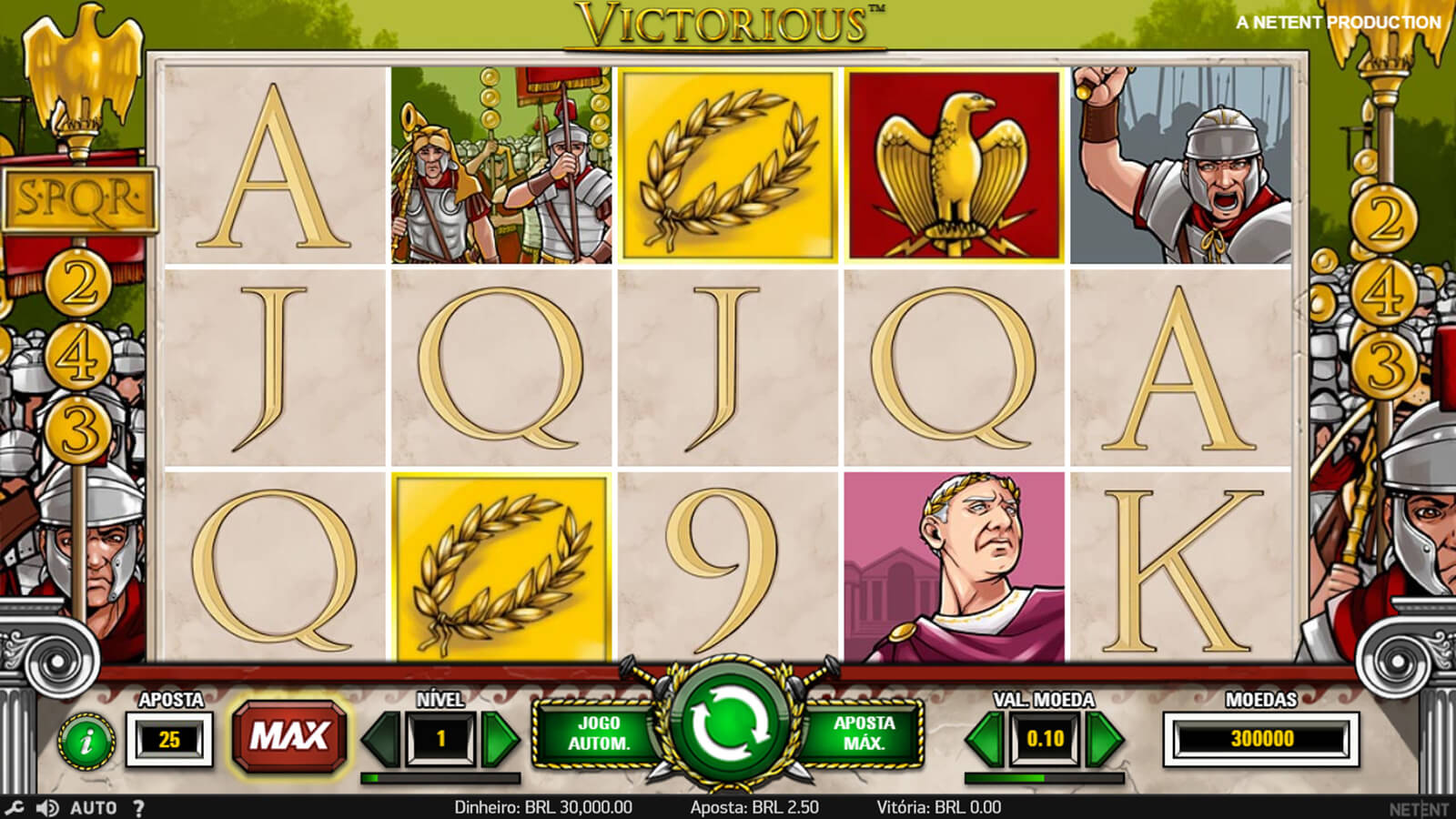
Task: Open the wrench settings icon
Action: click(15, 807)
